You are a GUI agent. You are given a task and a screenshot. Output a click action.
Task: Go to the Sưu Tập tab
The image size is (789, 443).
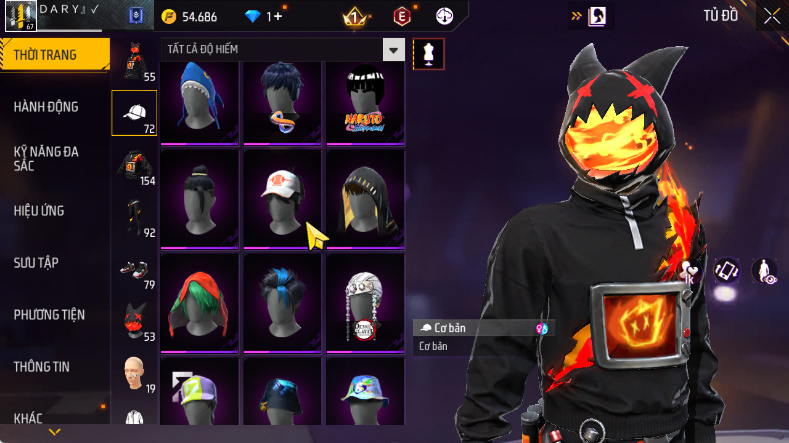click(36, 262)
